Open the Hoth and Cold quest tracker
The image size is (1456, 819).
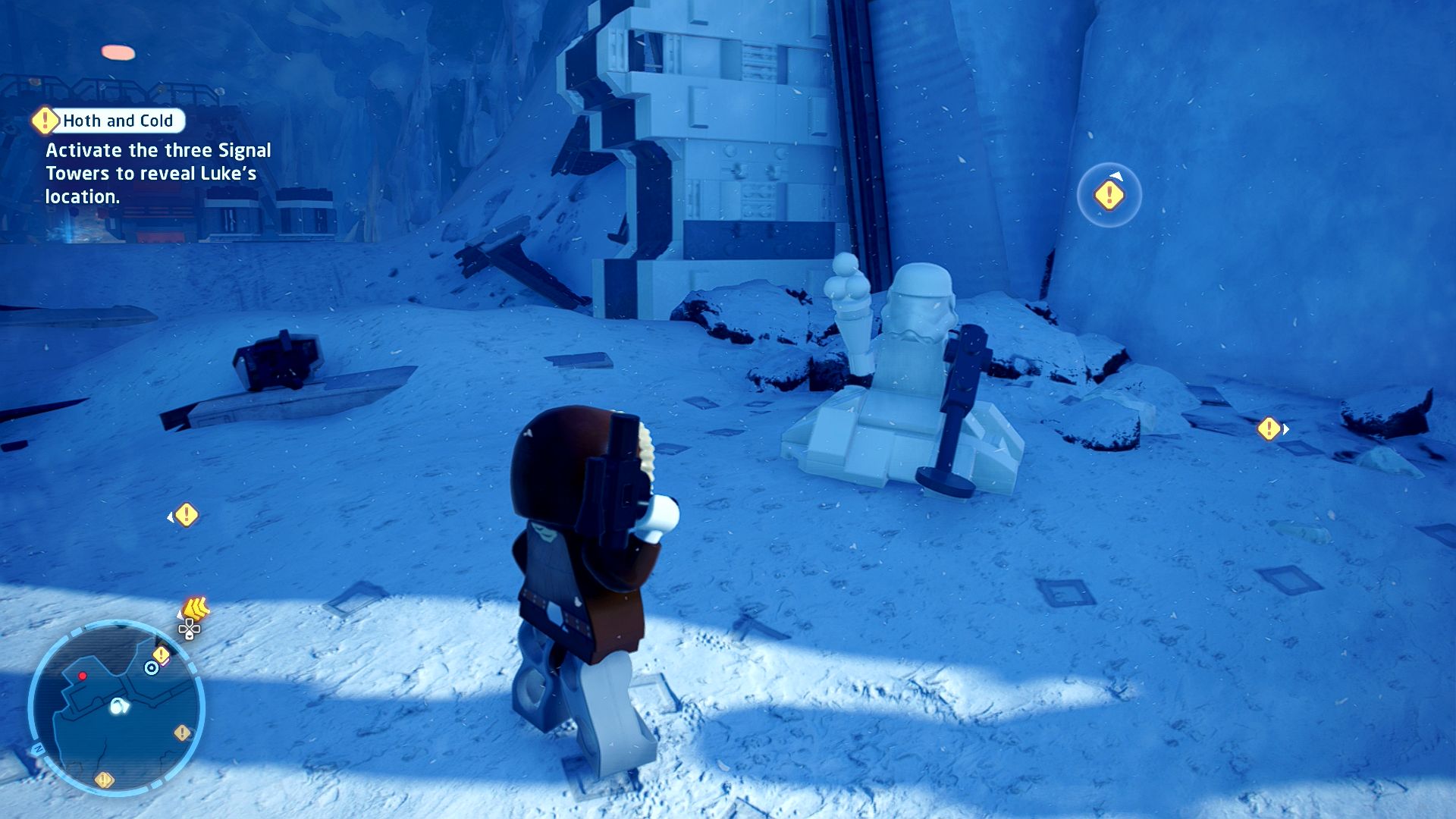118,121
